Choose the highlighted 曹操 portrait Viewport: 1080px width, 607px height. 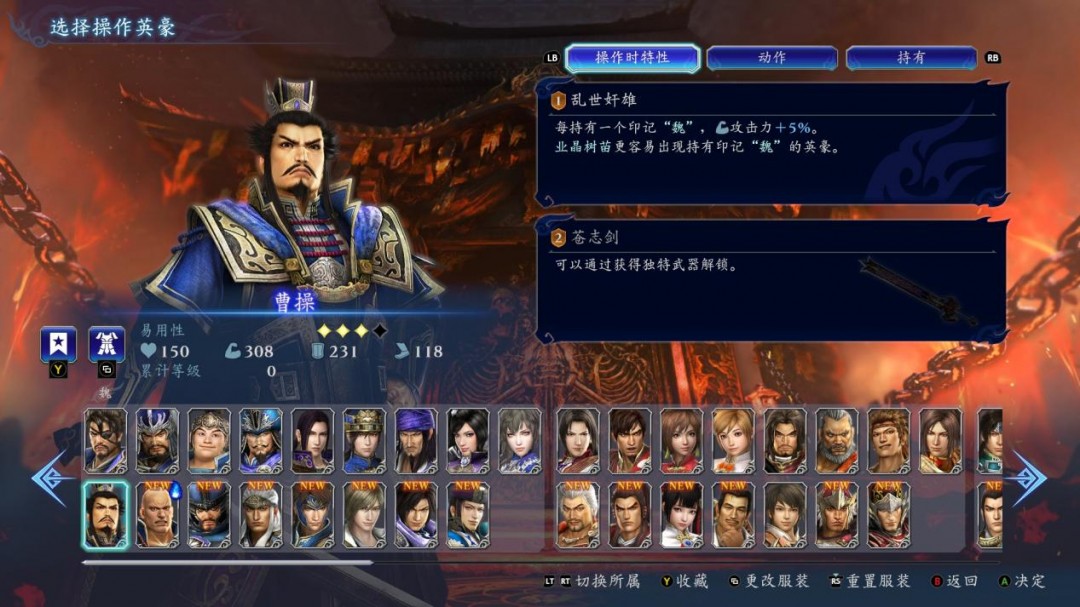coord(105,515)
